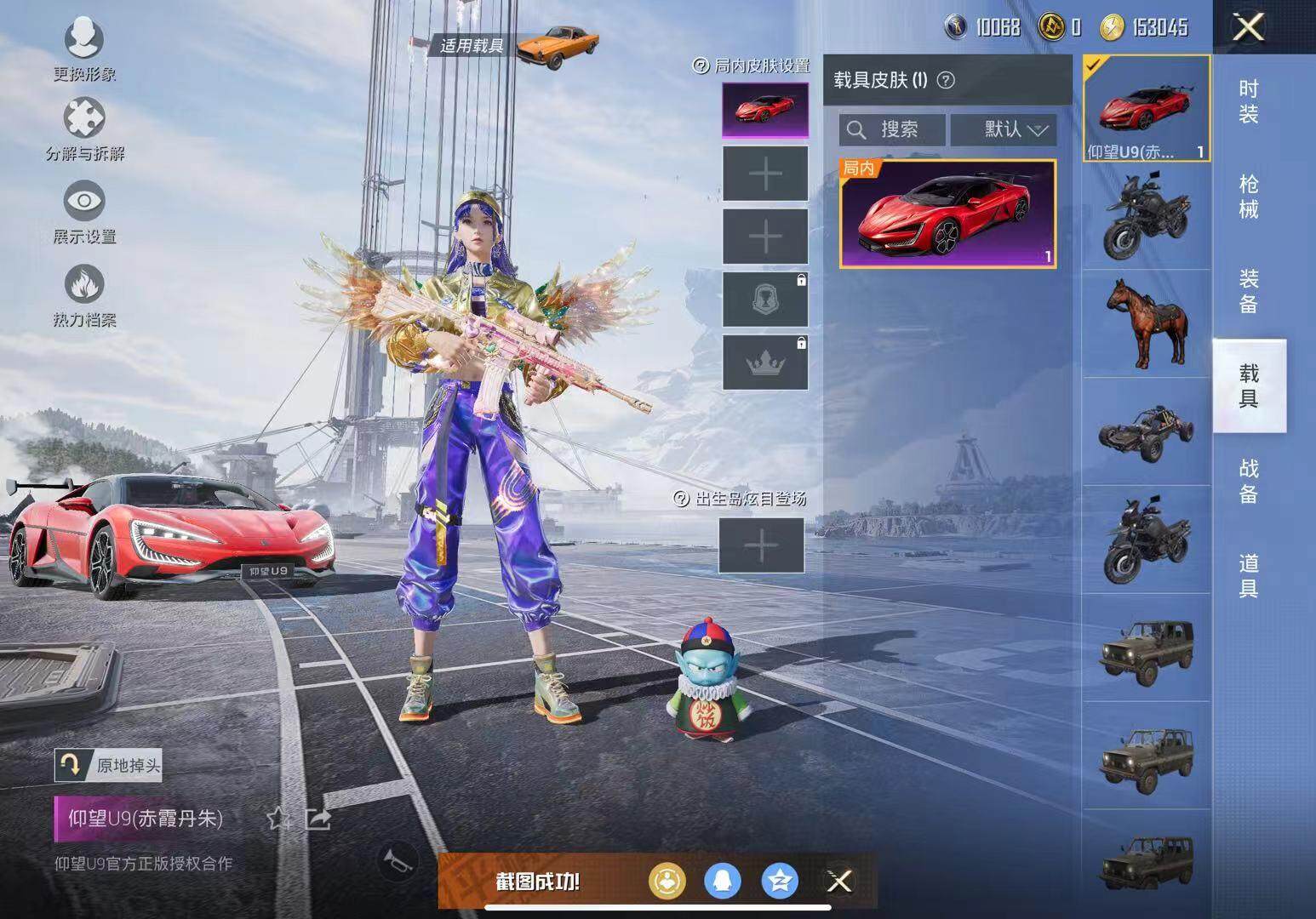Favorite the skin with star icon
The width and height of the screenshot is (1316, 919).
coord(278,819)
